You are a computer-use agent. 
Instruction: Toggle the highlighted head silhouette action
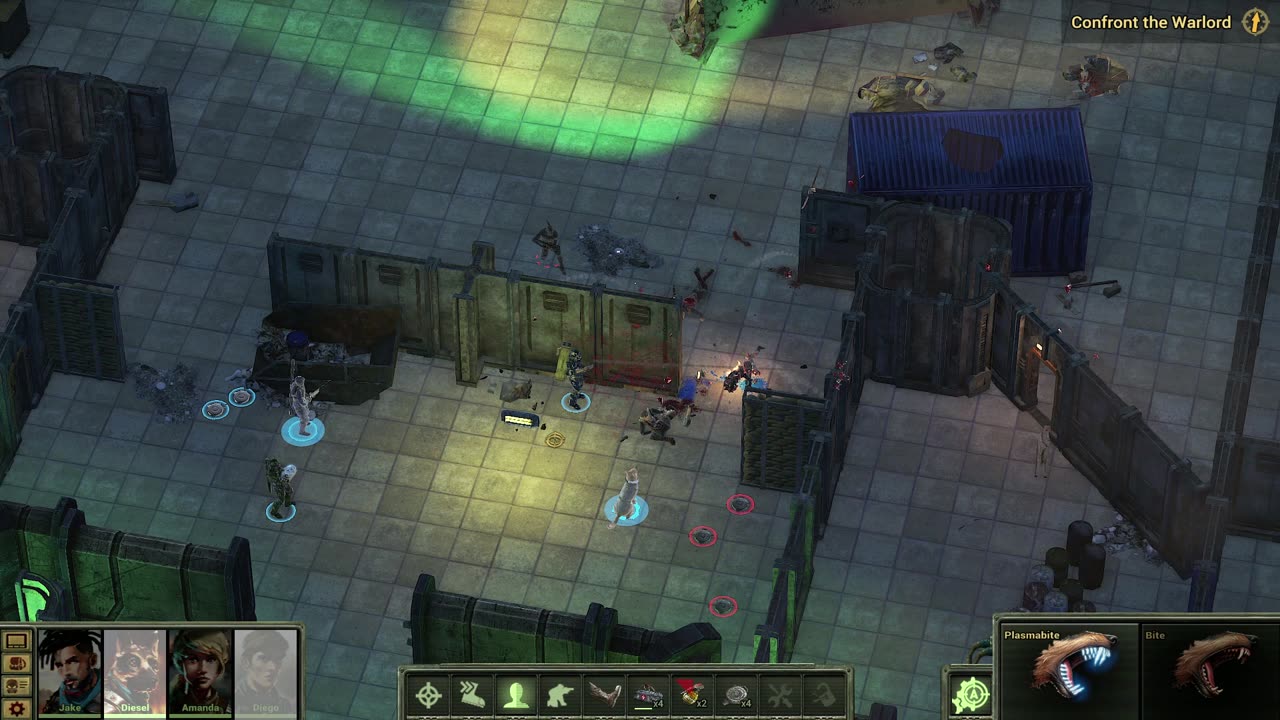[x=516, y=695]
